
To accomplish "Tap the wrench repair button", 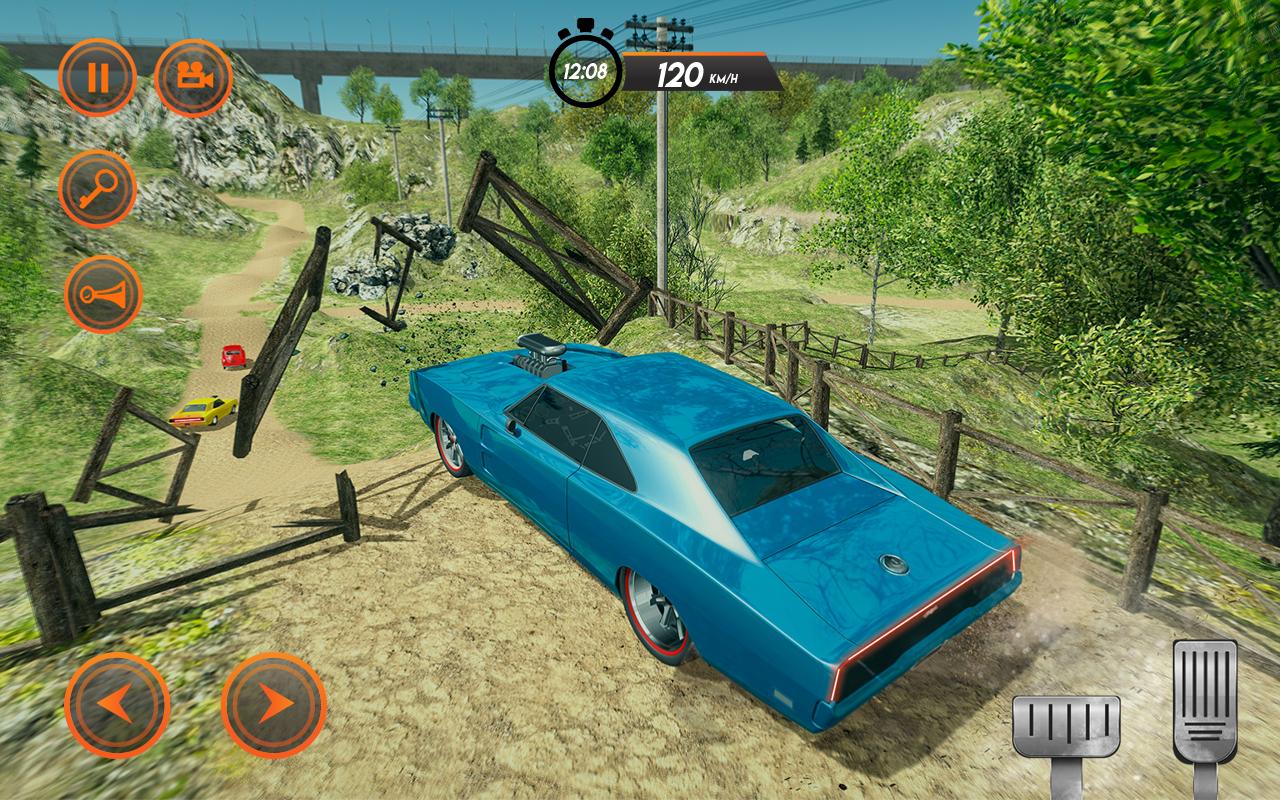I will click(x=97, y=189).
